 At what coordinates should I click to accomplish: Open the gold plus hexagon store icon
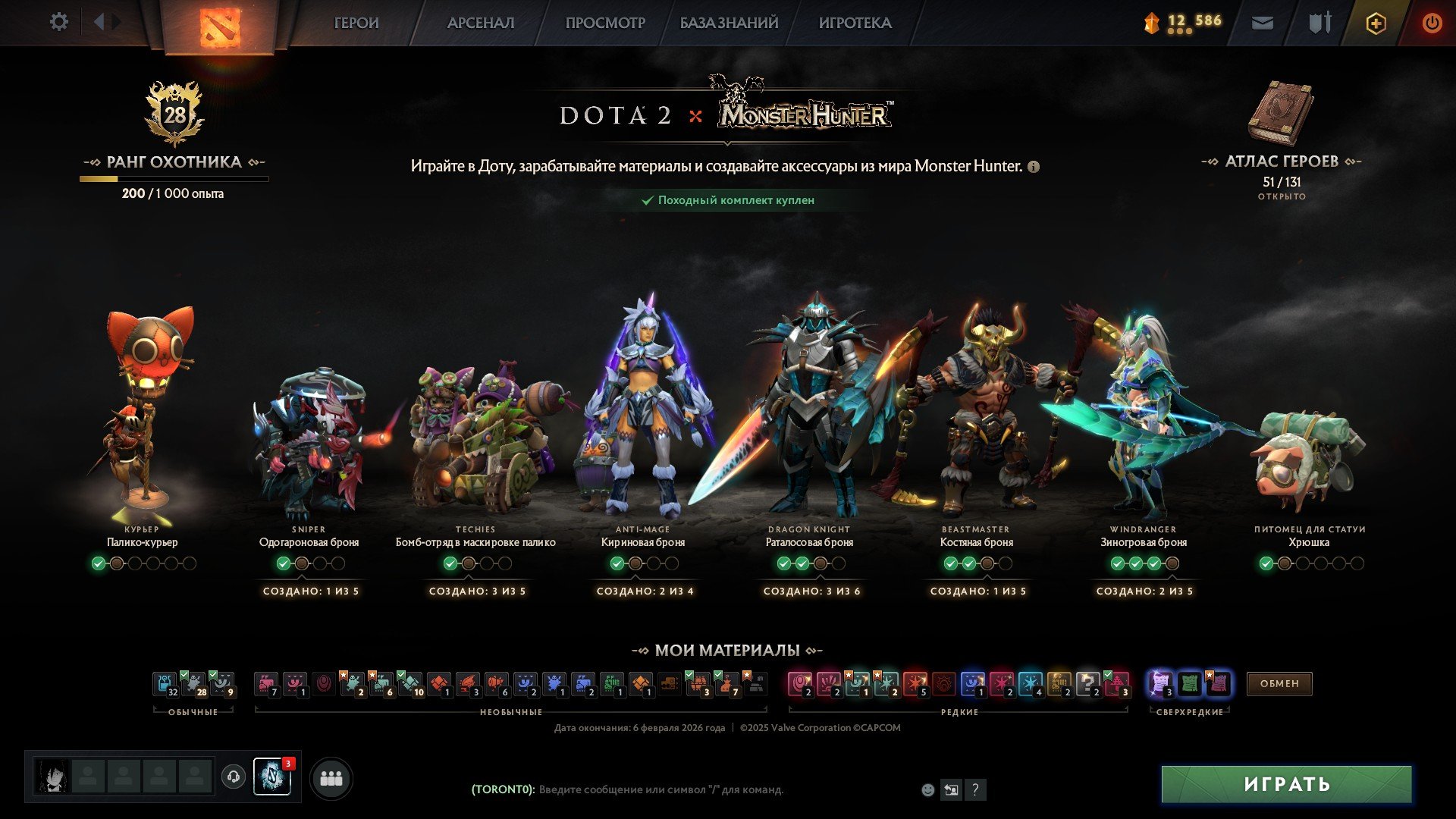[x=1375, y=23]
